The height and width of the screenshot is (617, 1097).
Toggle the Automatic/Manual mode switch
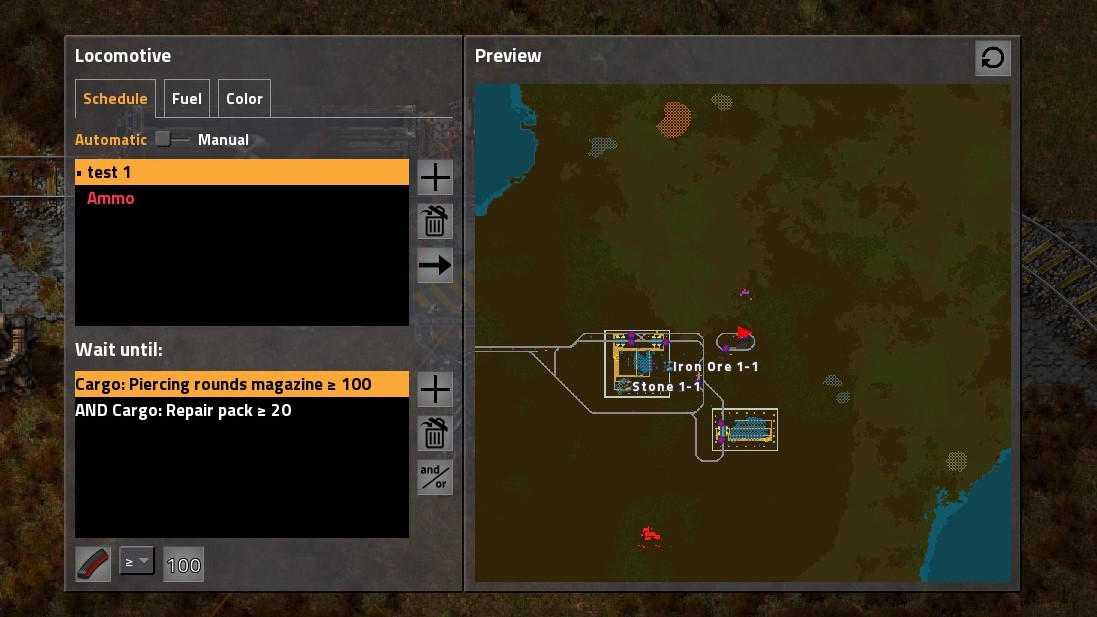coord(171,140)
